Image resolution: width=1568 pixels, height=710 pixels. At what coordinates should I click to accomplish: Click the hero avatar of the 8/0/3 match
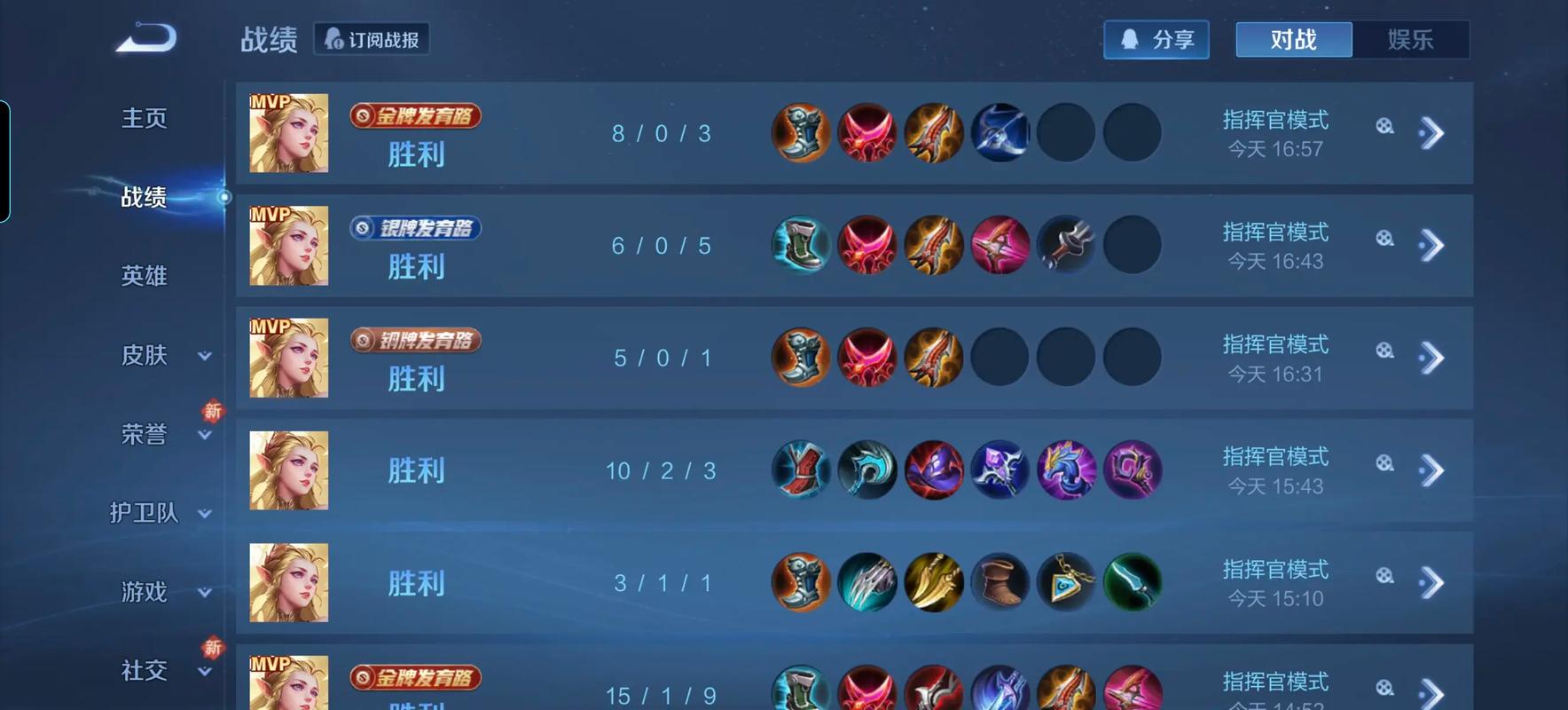pyautogui.click(x=288, y=133)
